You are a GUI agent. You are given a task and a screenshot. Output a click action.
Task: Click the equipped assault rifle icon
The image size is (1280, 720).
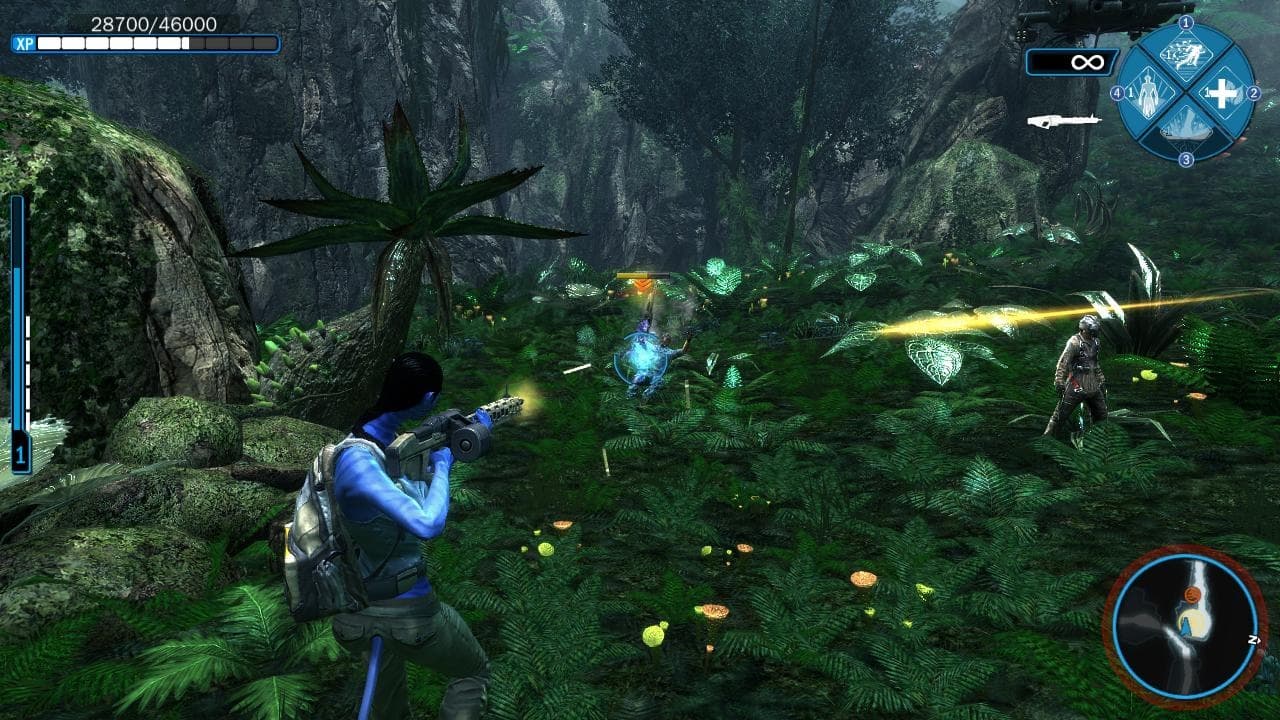pos(1064,120)
